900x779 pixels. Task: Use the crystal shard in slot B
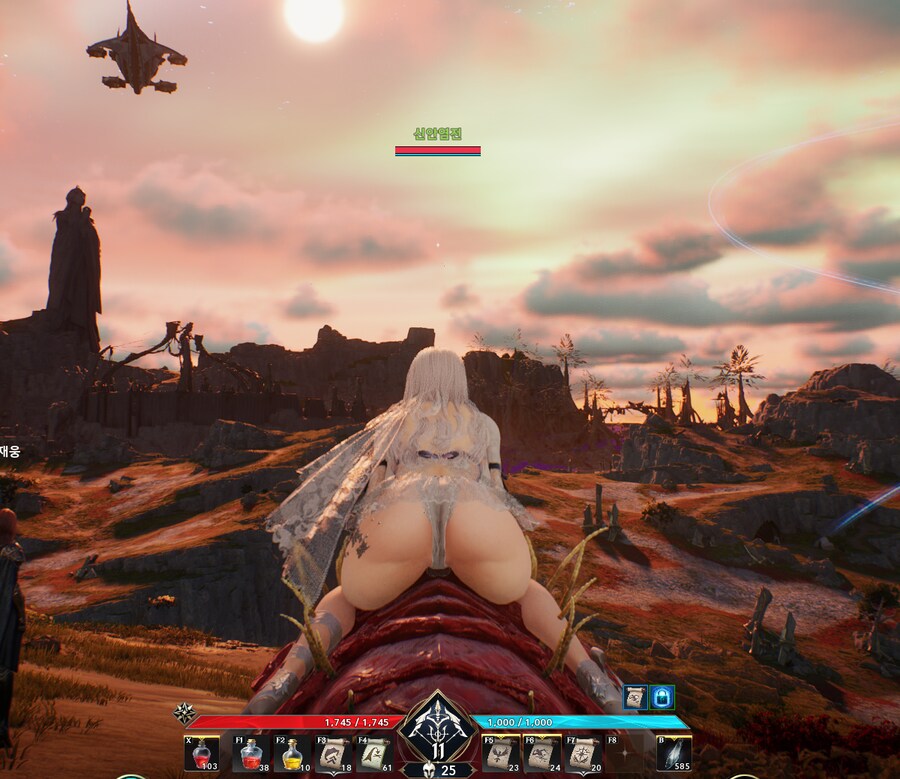click(673, 753)
